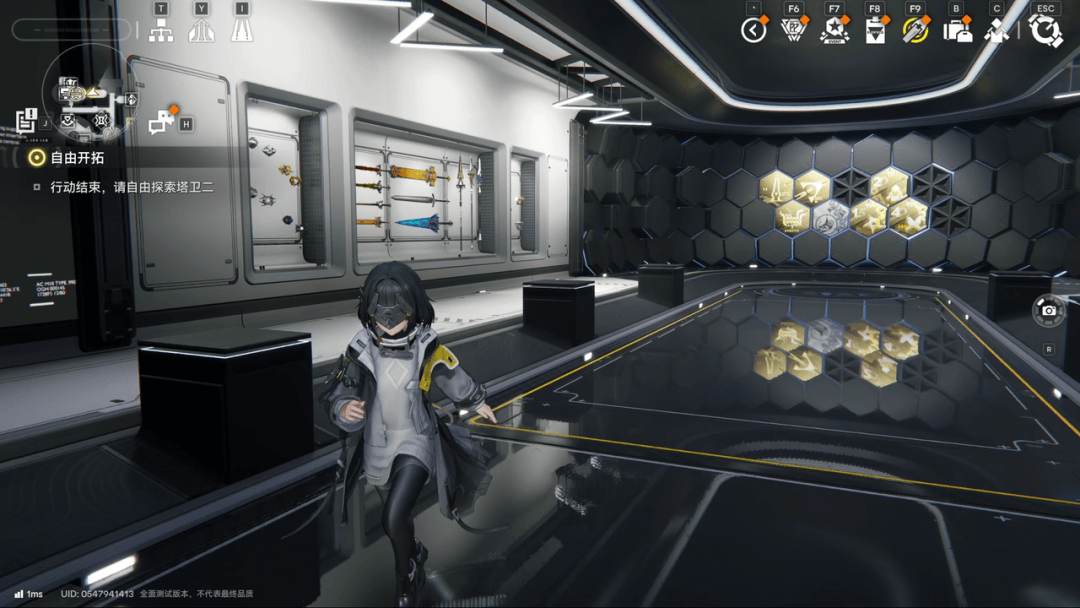Open the mission log document icon
This screenshot has width=1080, height=608.
click(26, 121)
